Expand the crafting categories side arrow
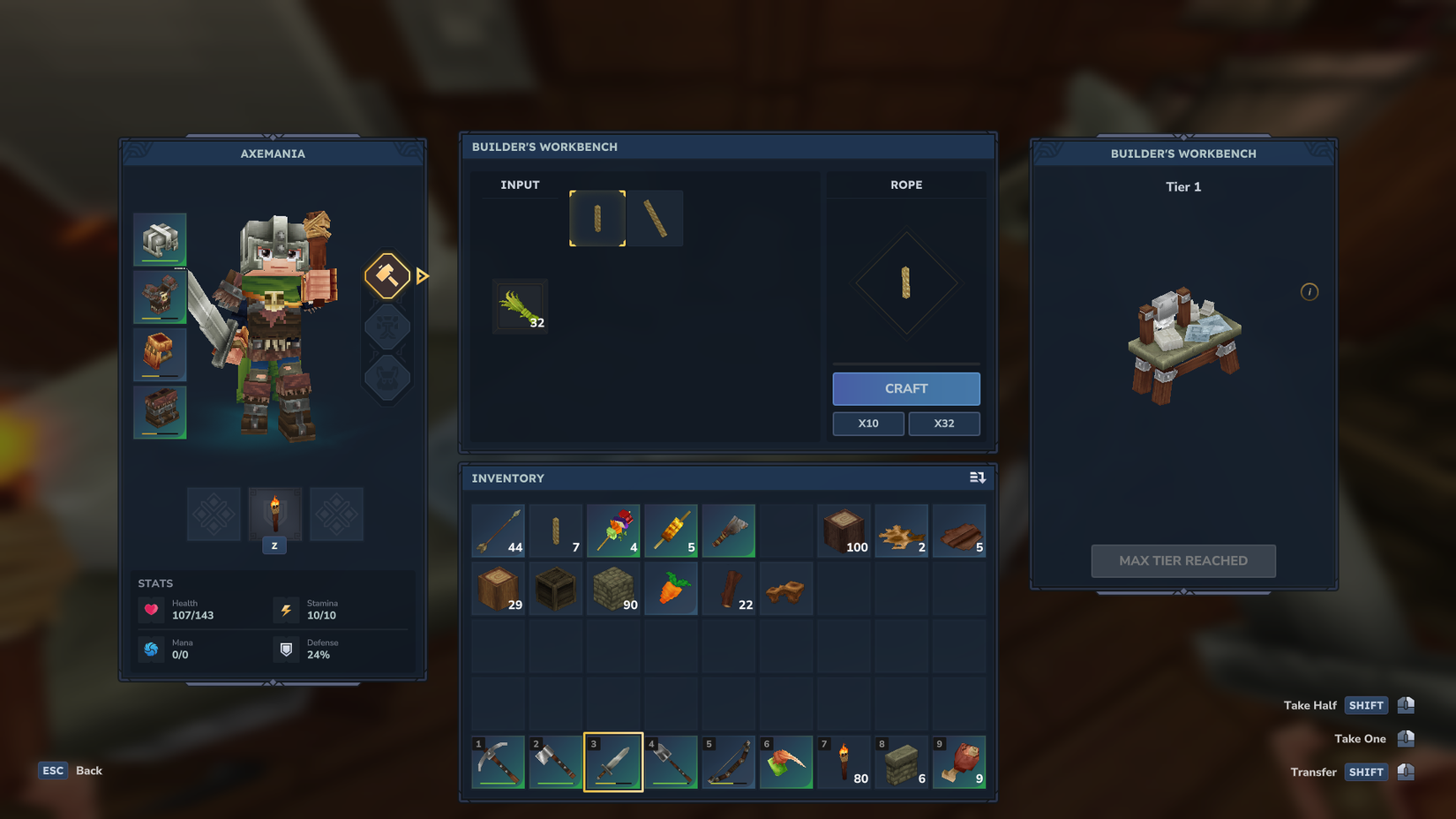This screenshot has width=1456, height=819. click(423, 276)
